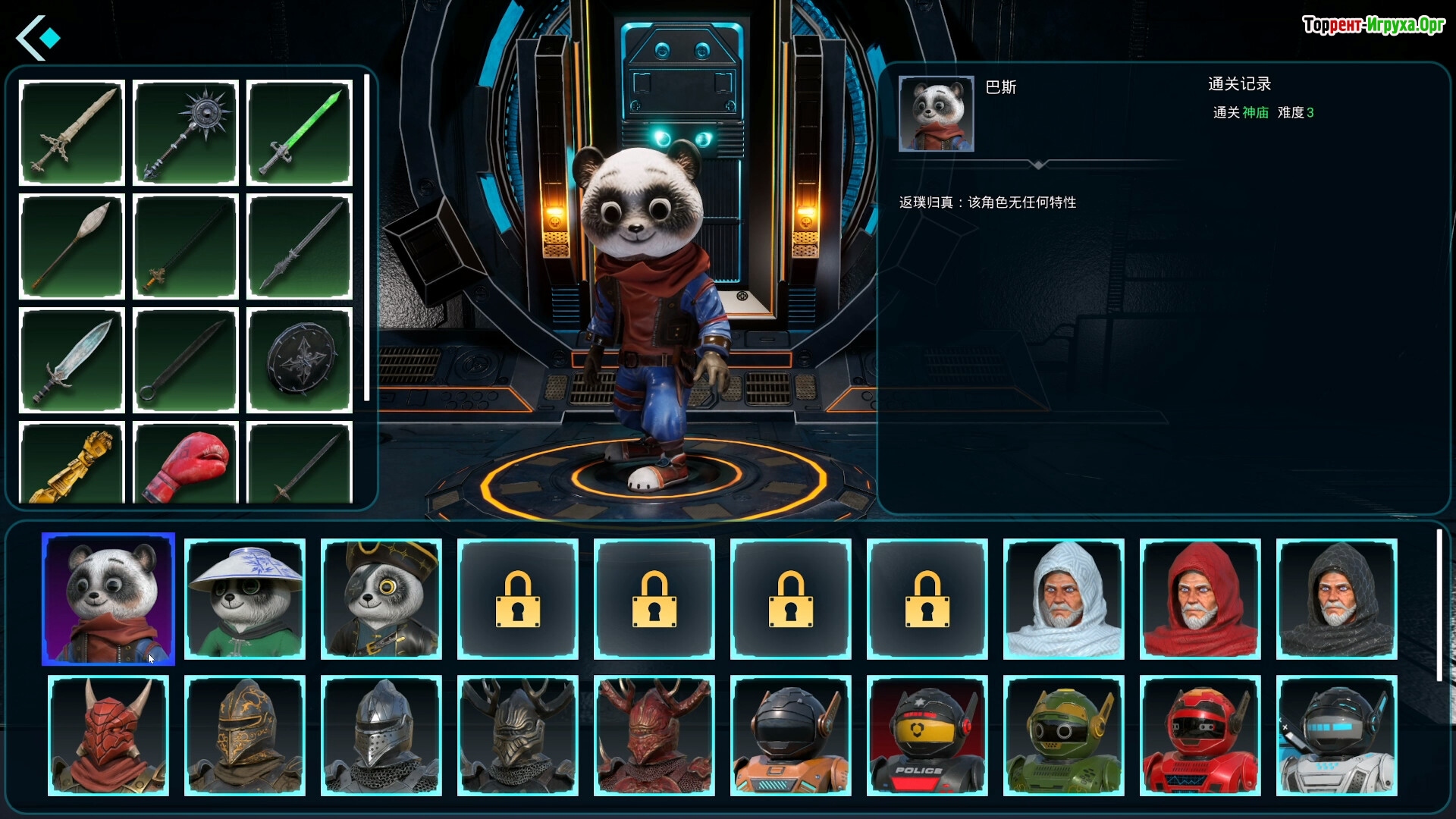
Task: Choose the pirate panda character
Action: coord(381,599)
